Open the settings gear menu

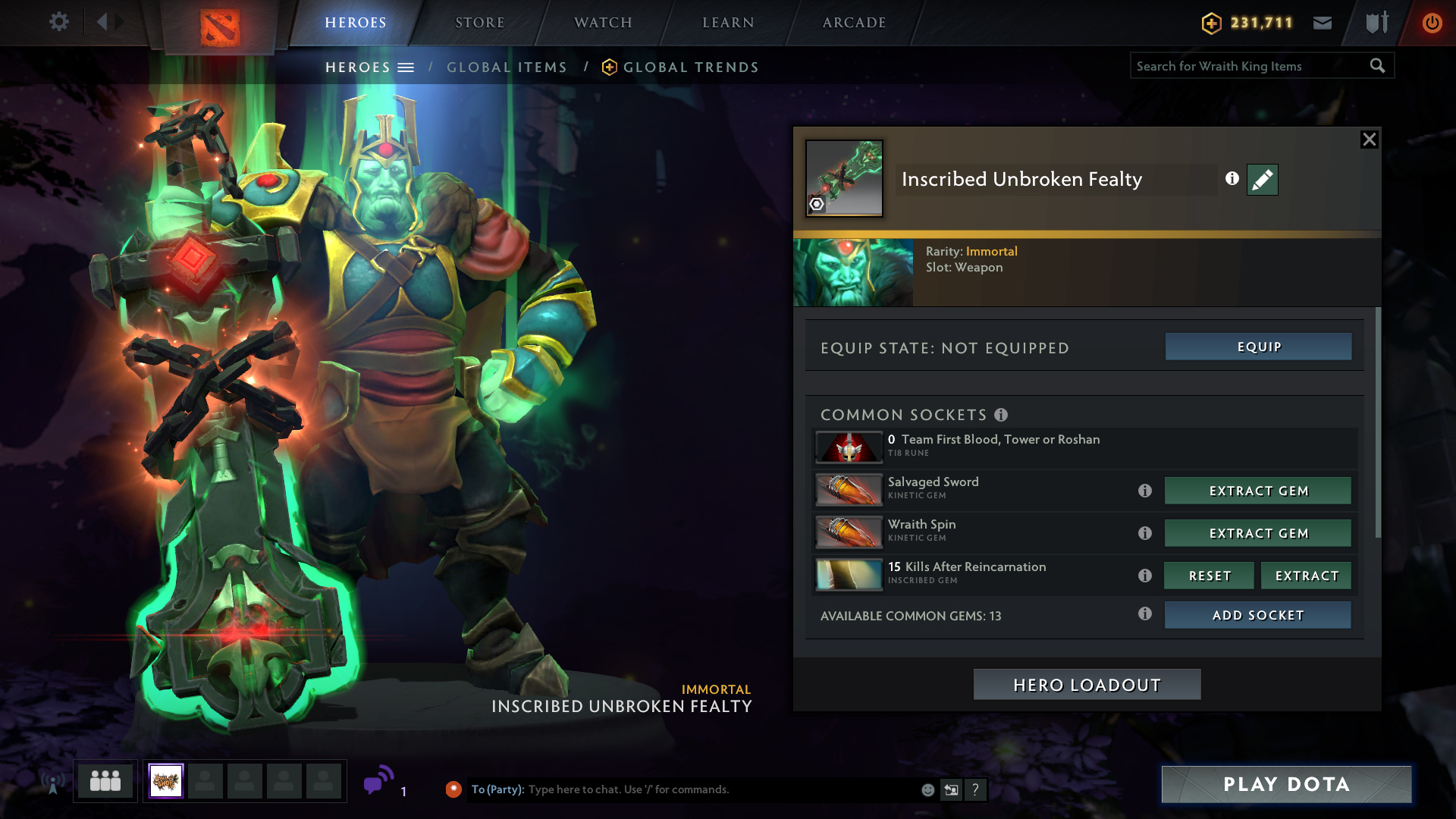[59, 22]
